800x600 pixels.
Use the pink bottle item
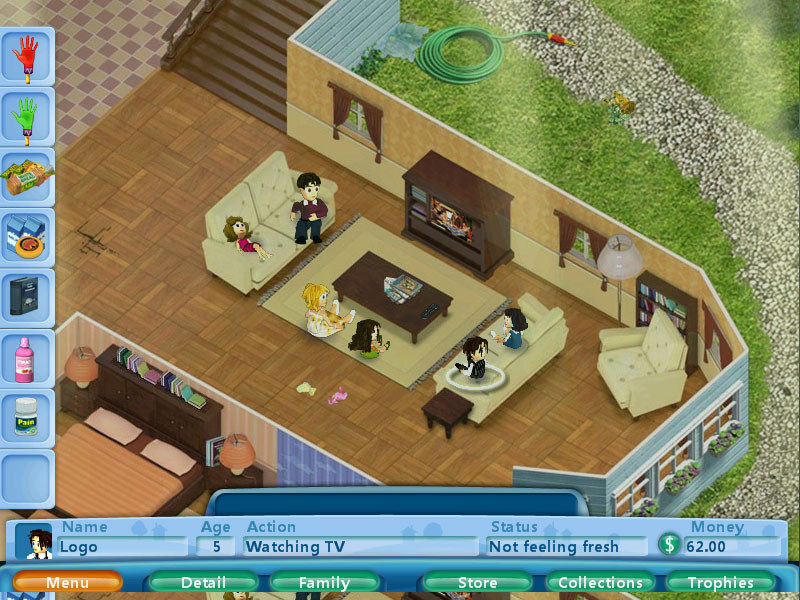pos(26,358)
